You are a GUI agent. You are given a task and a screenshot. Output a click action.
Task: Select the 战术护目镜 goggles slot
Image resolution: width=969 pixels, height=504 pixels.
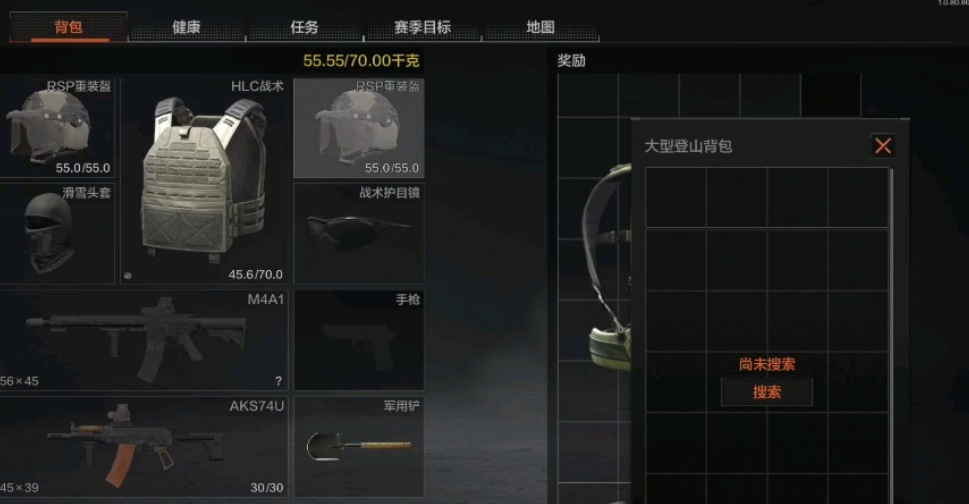pyautogui.click(x=358, y=232)
